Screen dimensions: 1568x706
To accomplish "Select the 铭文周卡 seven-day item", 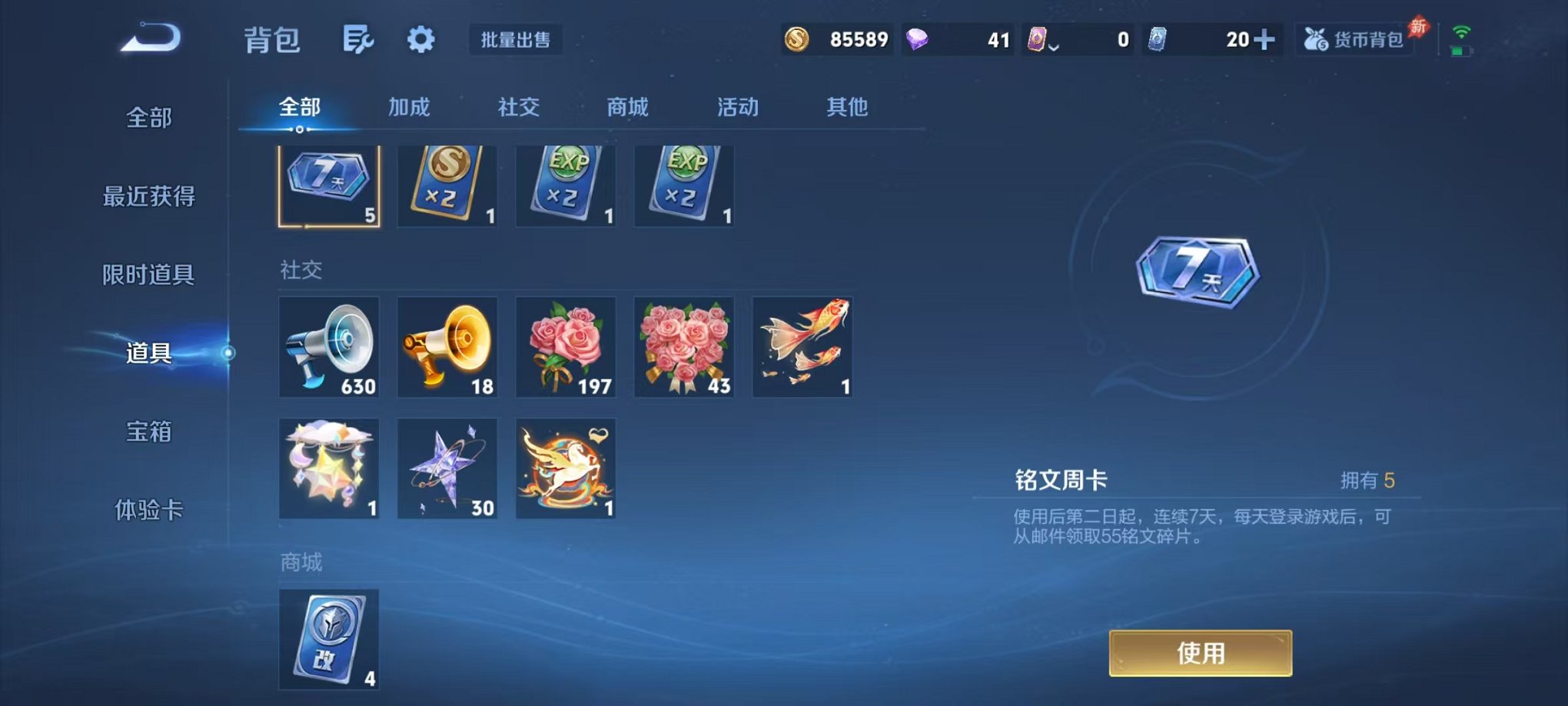I will click(329, 185).
